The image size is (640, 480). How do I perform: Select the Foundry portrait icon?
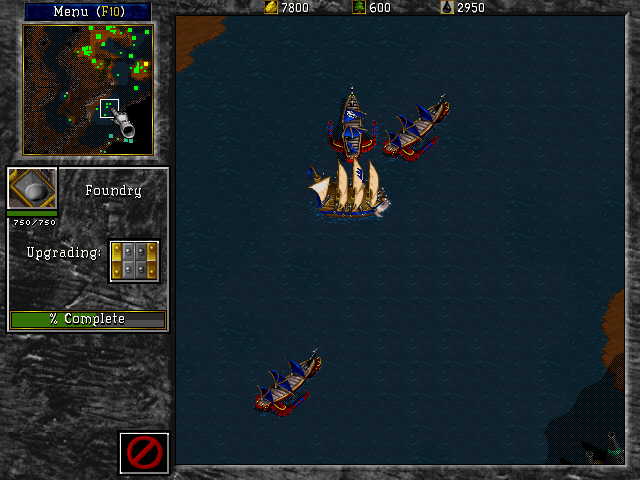click(x=32, y=189)
